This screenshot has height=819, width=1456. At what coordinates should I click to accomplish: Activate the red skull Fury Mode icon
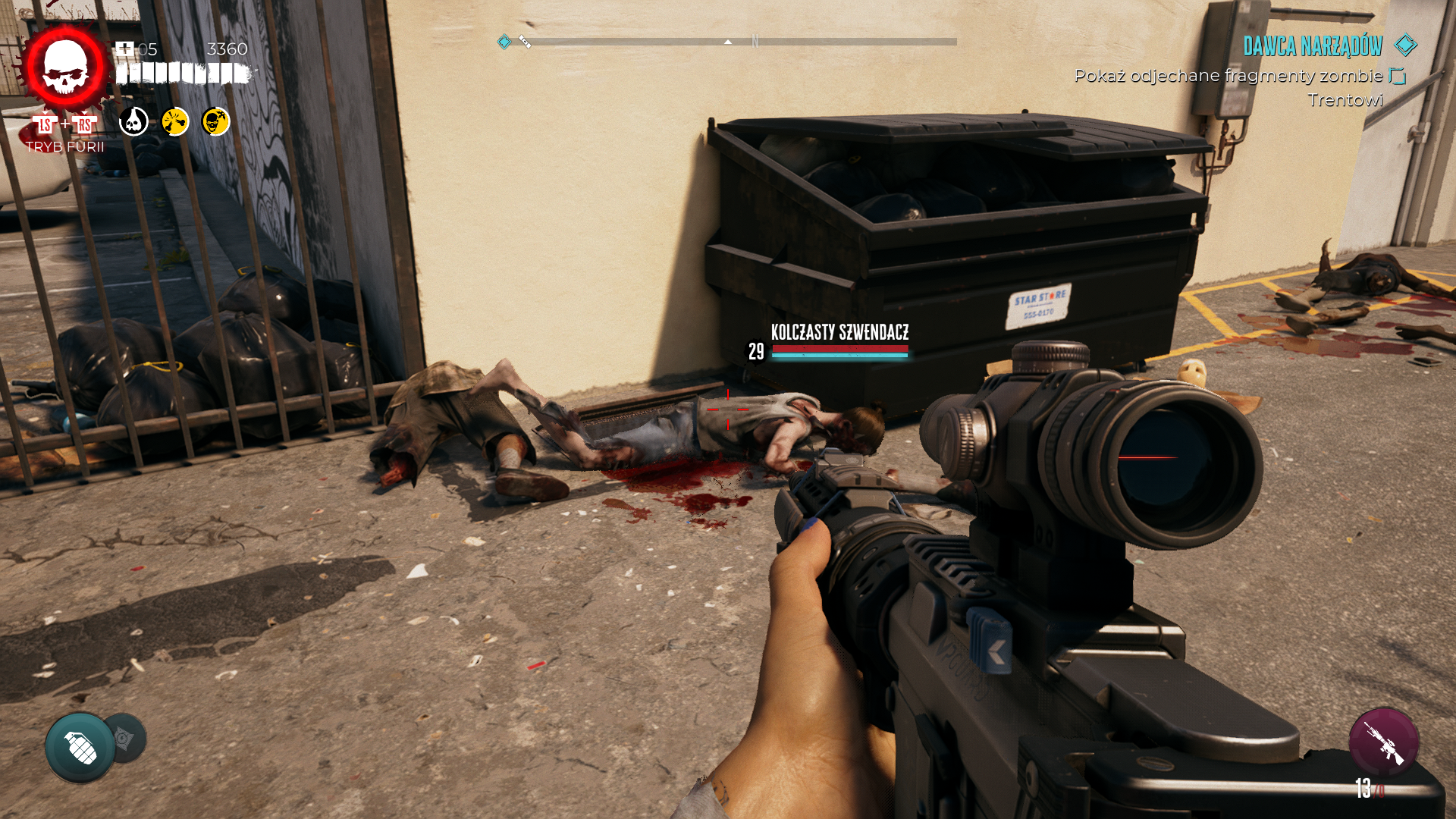tap(65, 67)
